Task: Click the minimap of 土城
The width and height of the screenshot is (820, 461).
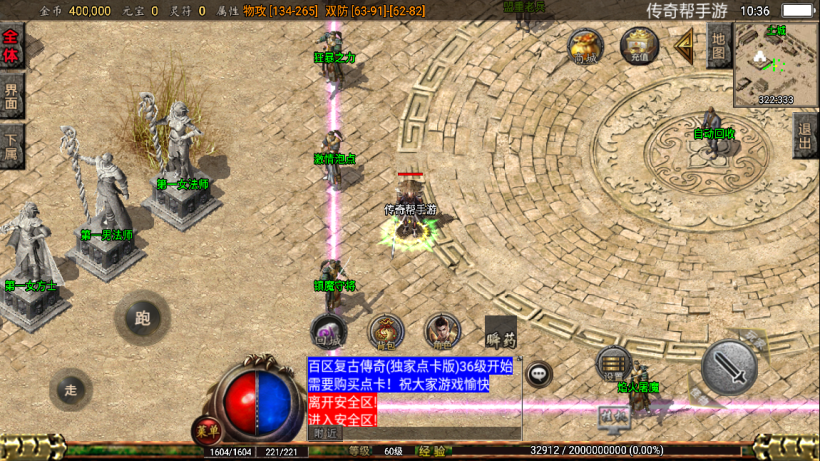Action: [776, 64]
